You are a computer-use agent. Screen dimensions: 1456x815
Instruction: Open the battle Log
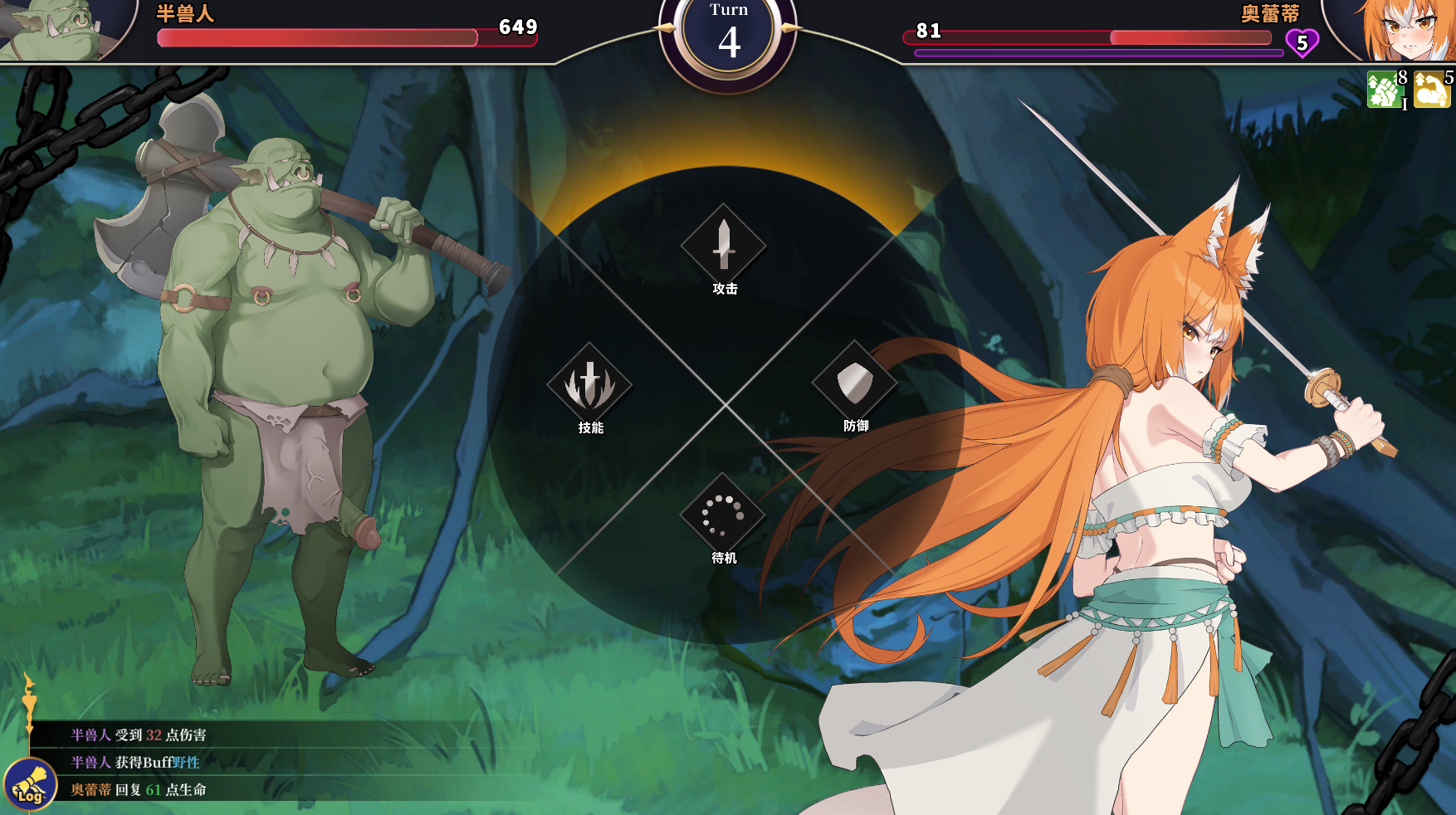click(30, 785)
